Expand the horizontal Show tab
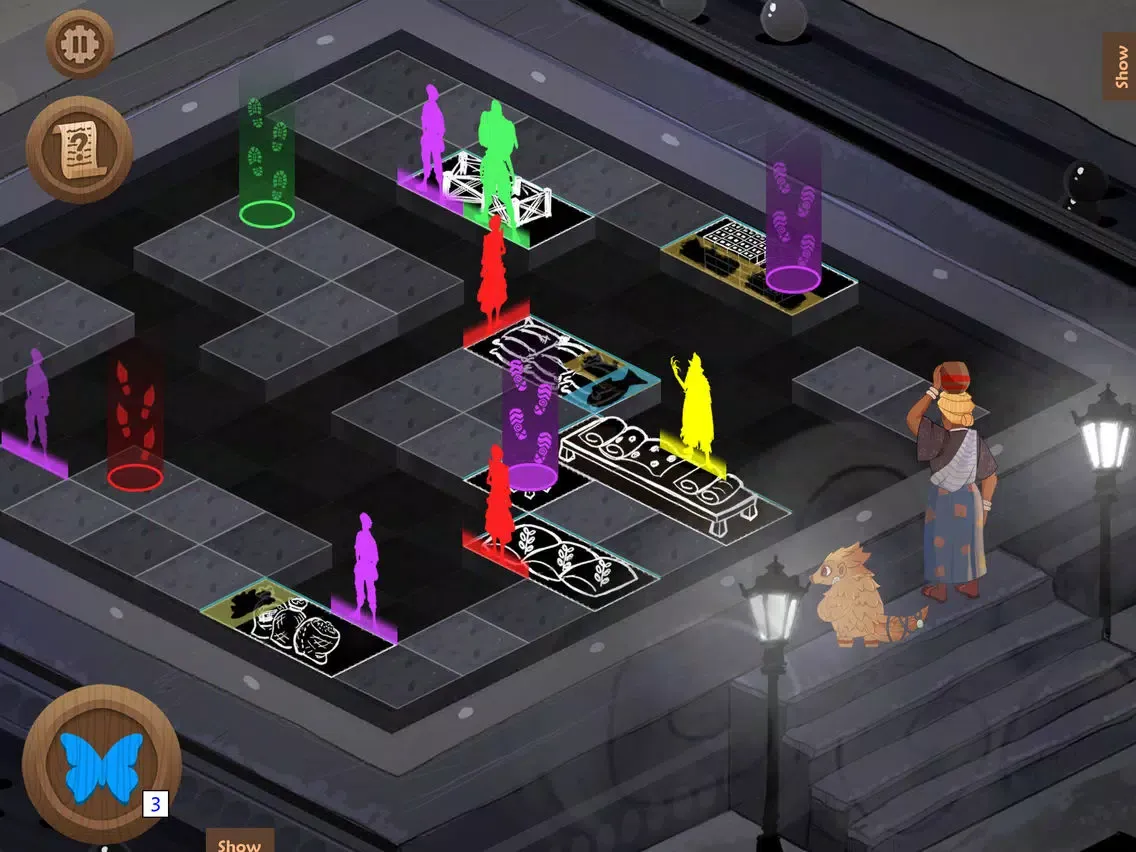The height and width of the screenshot is (852, 1136). pyautogui.click(x=239, y=842)
